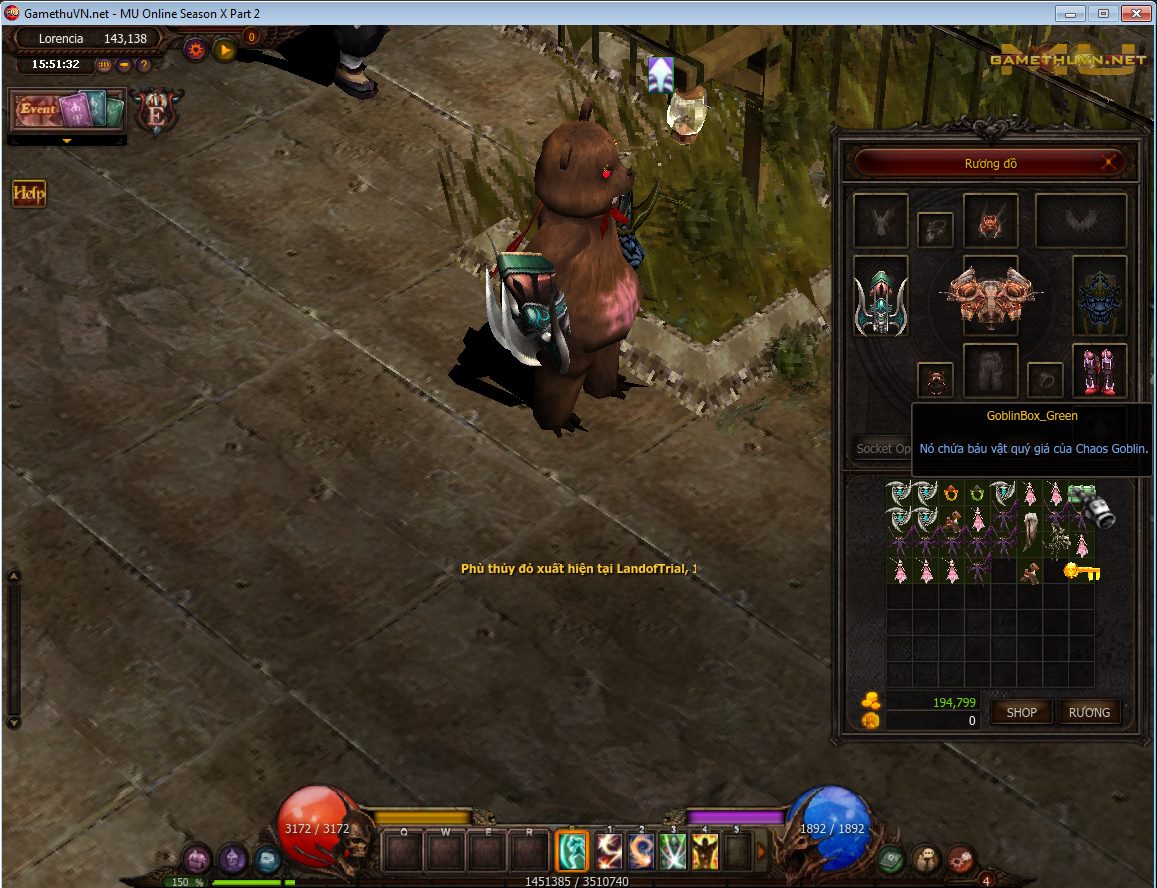The width and height of the screenshot is (1157, 888).
Task: Open the SHOP button in inventory
Action: [x=1021, y=712]
